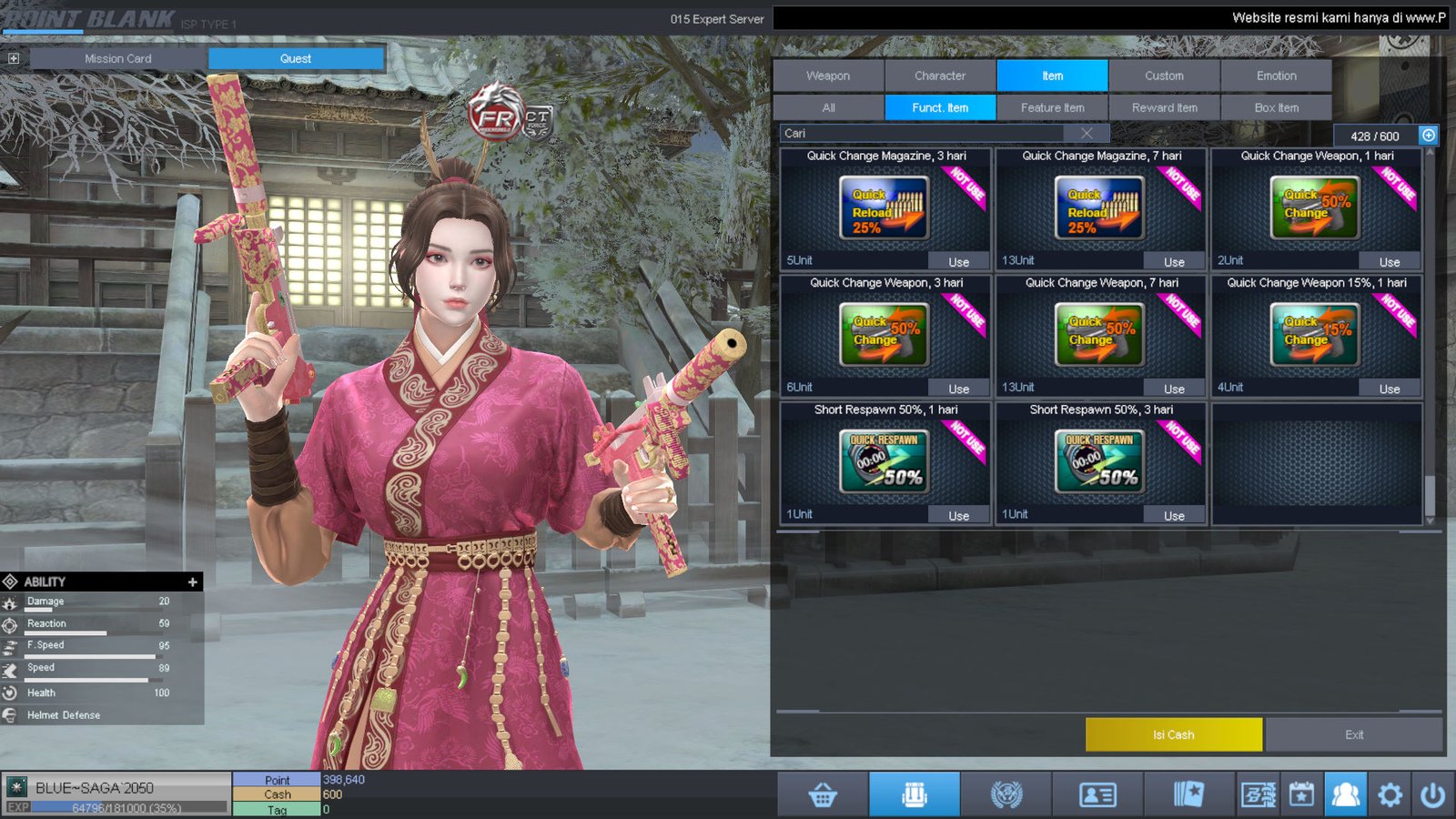Expand inventory capacity with plus button
This screenshot has height=819, width=1456.
(1429, 136)
